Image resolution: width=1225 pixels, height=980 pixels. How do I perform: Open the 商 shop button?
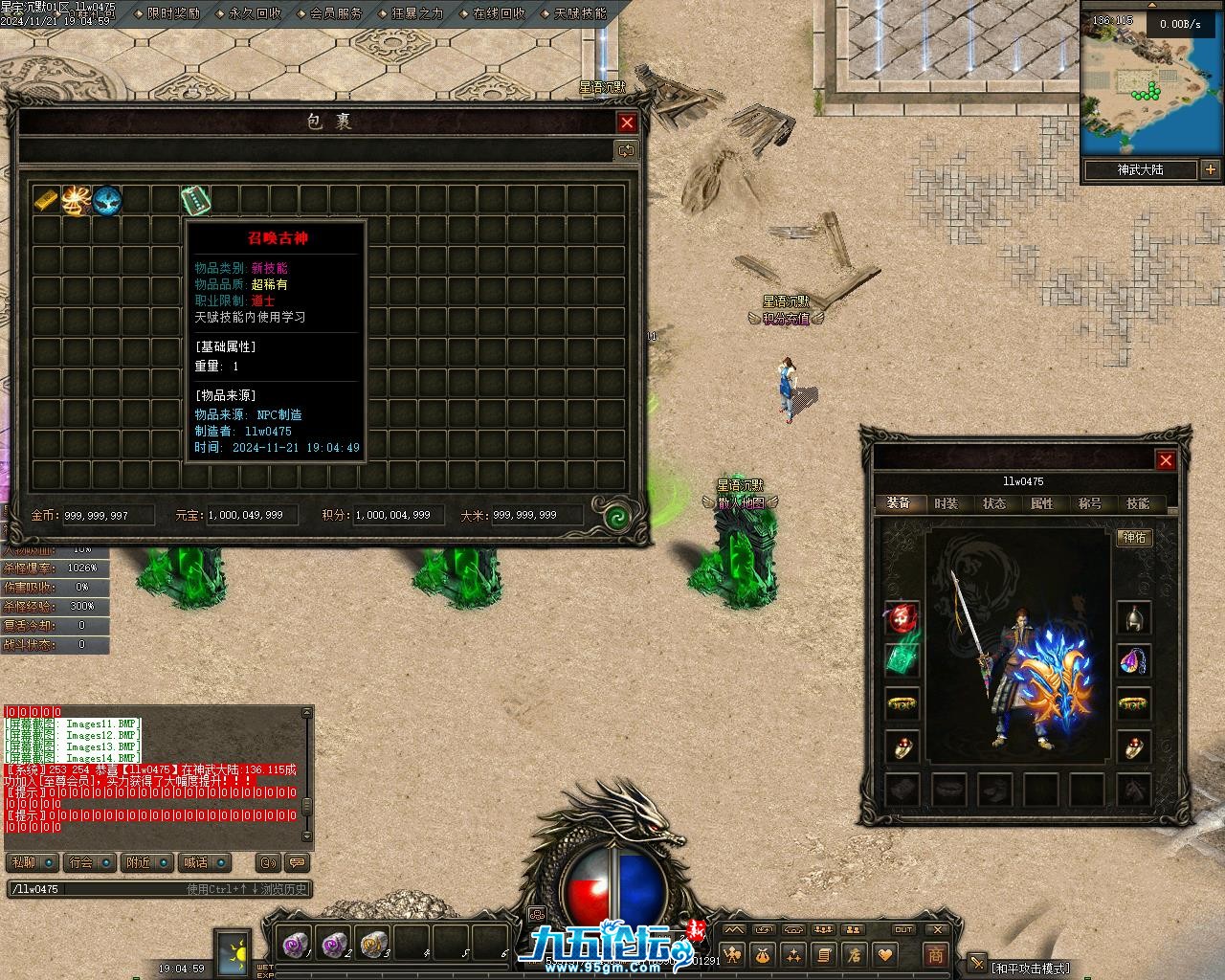click(x=935, y=954)
